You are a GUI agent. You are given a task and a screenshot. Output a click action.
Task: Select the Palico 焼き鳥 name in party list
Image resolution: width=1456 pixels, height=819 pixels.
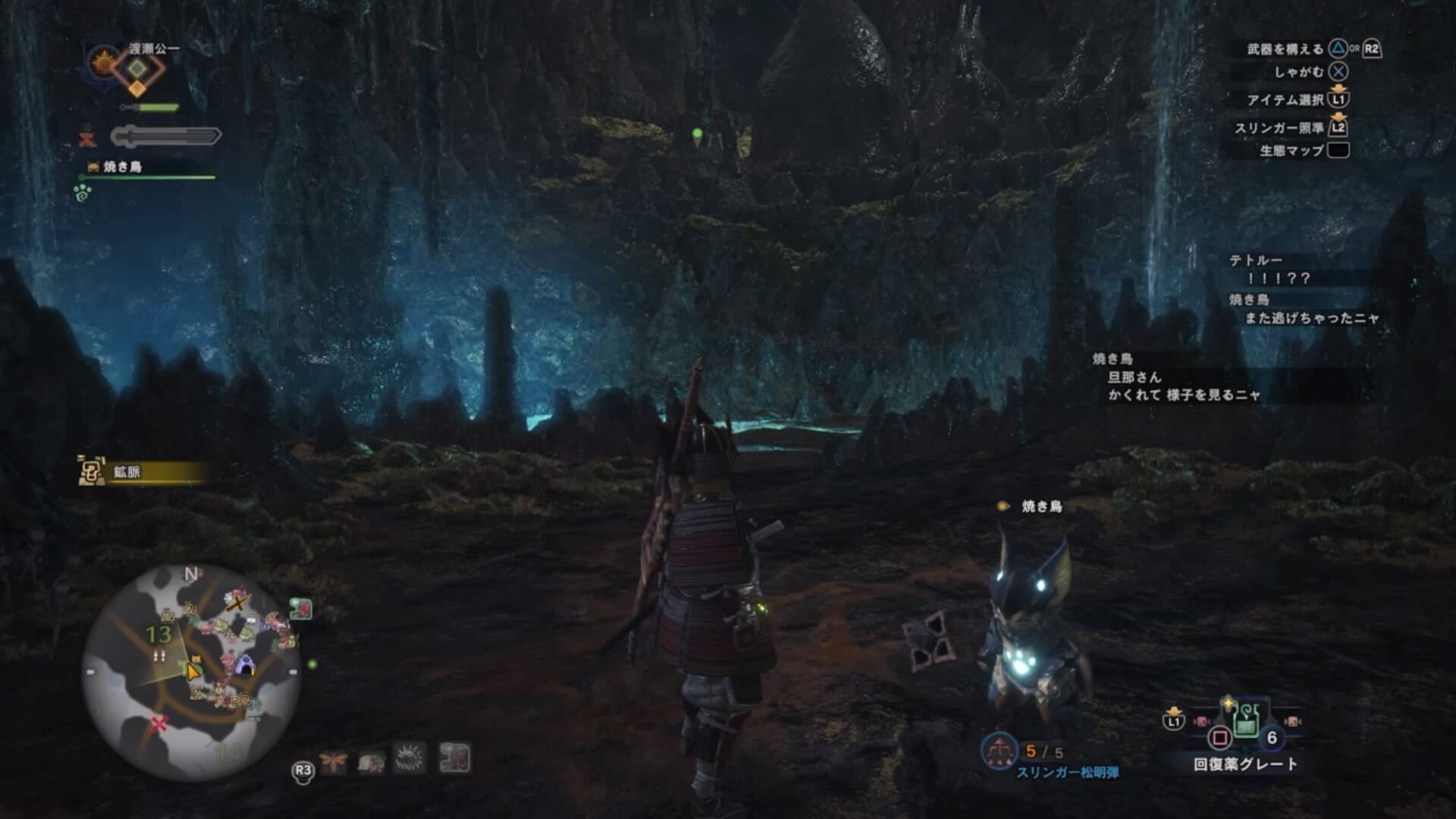[122, 167]
